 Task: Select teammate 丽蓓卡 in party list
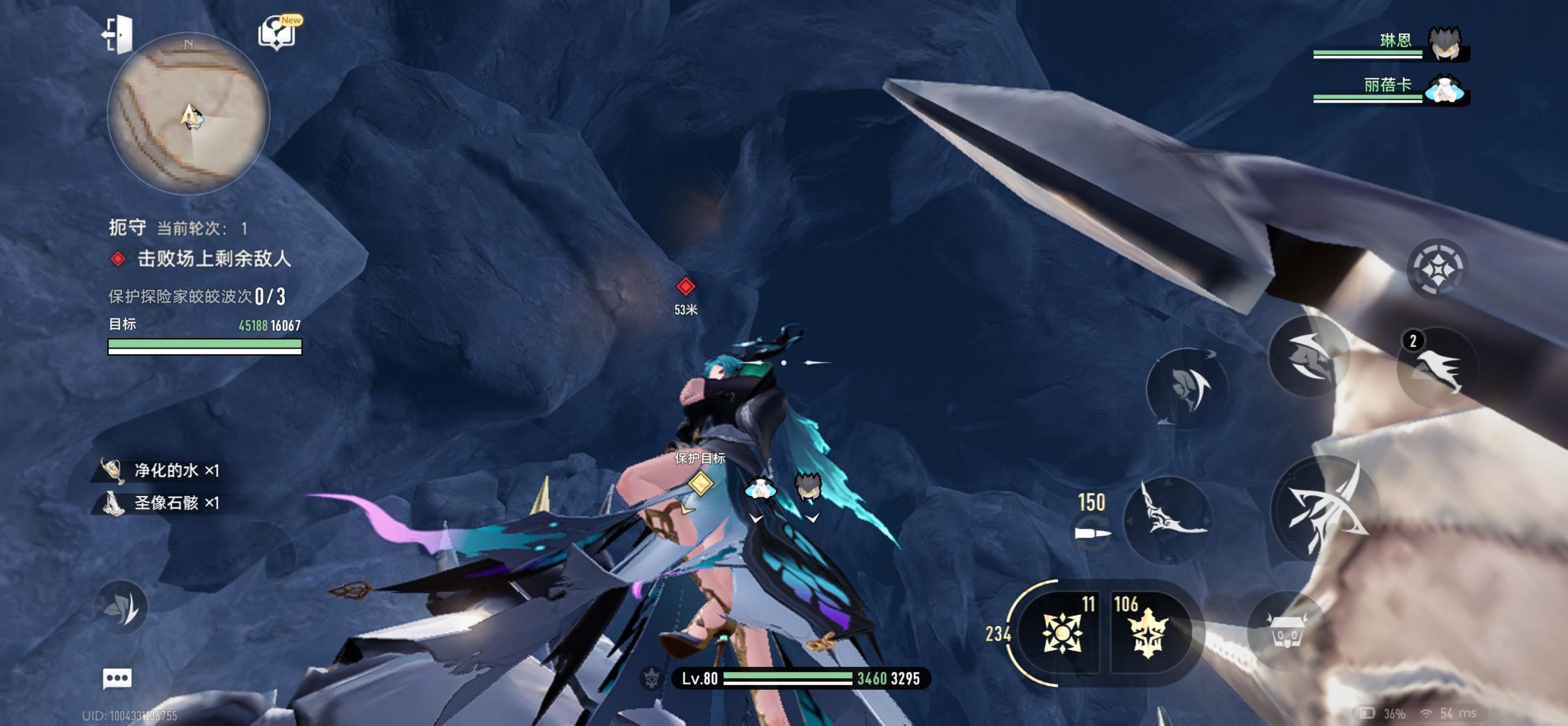point(1443,89)
